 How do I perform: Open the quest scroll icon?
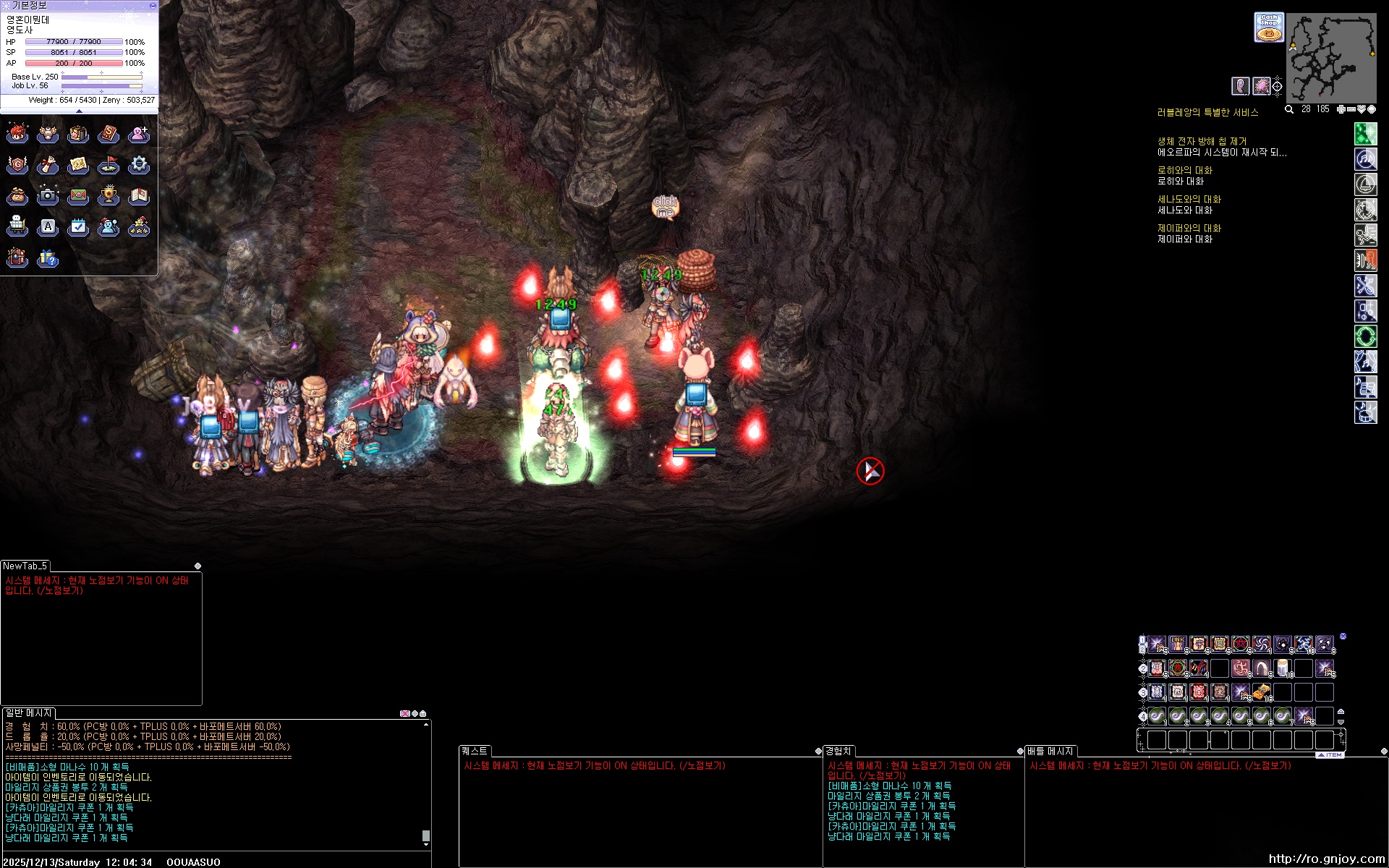coord(48,165)
